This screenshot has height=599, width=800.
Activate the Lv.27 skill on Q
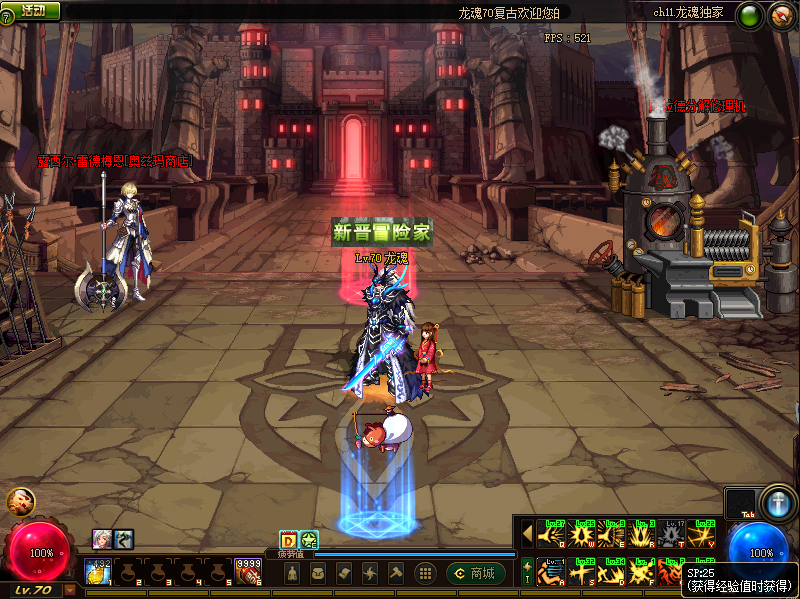click(550, 535)
